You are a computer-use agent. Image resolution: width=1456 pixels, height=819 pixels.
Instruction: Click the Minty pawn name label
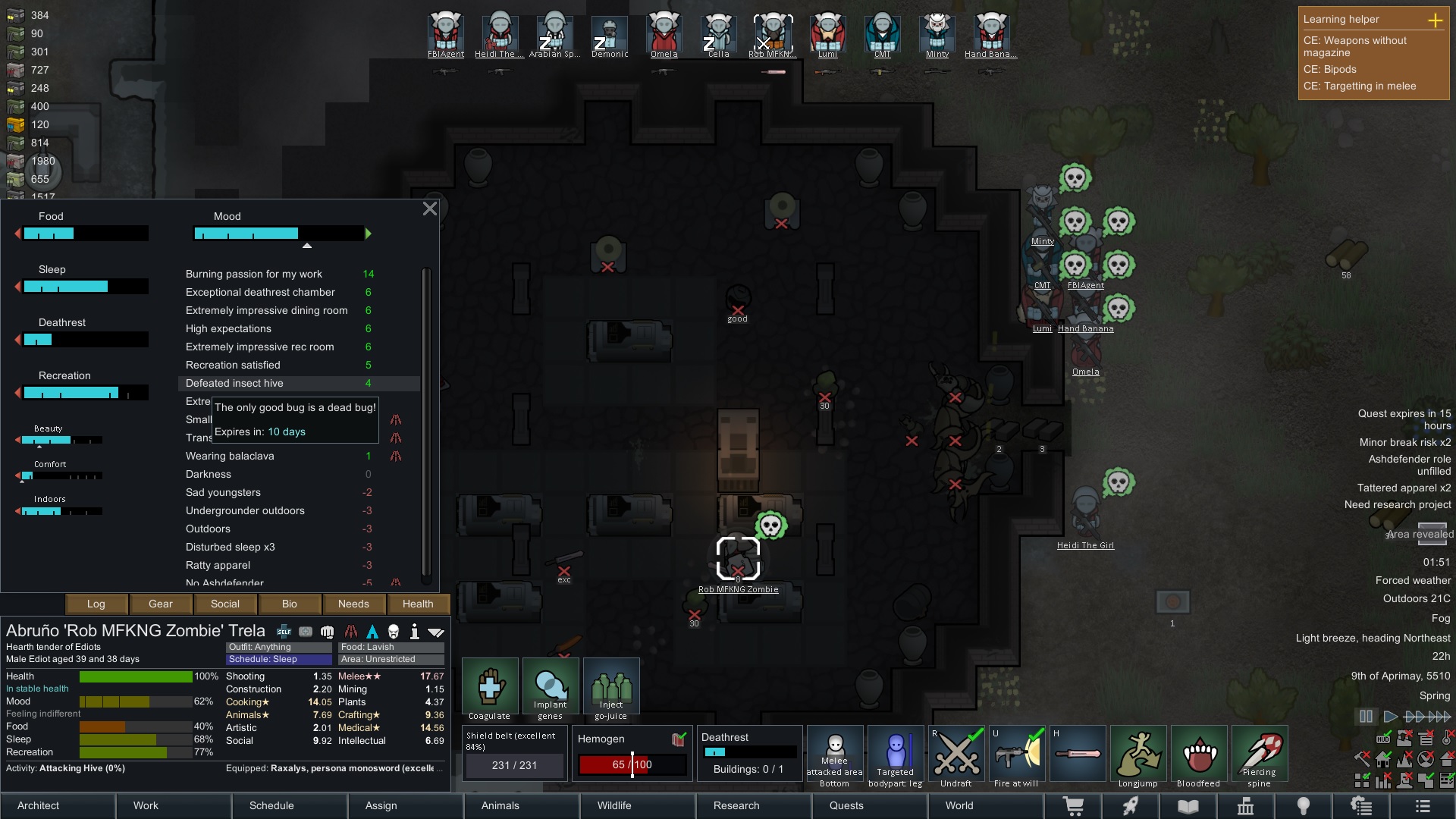(1043, 241)
